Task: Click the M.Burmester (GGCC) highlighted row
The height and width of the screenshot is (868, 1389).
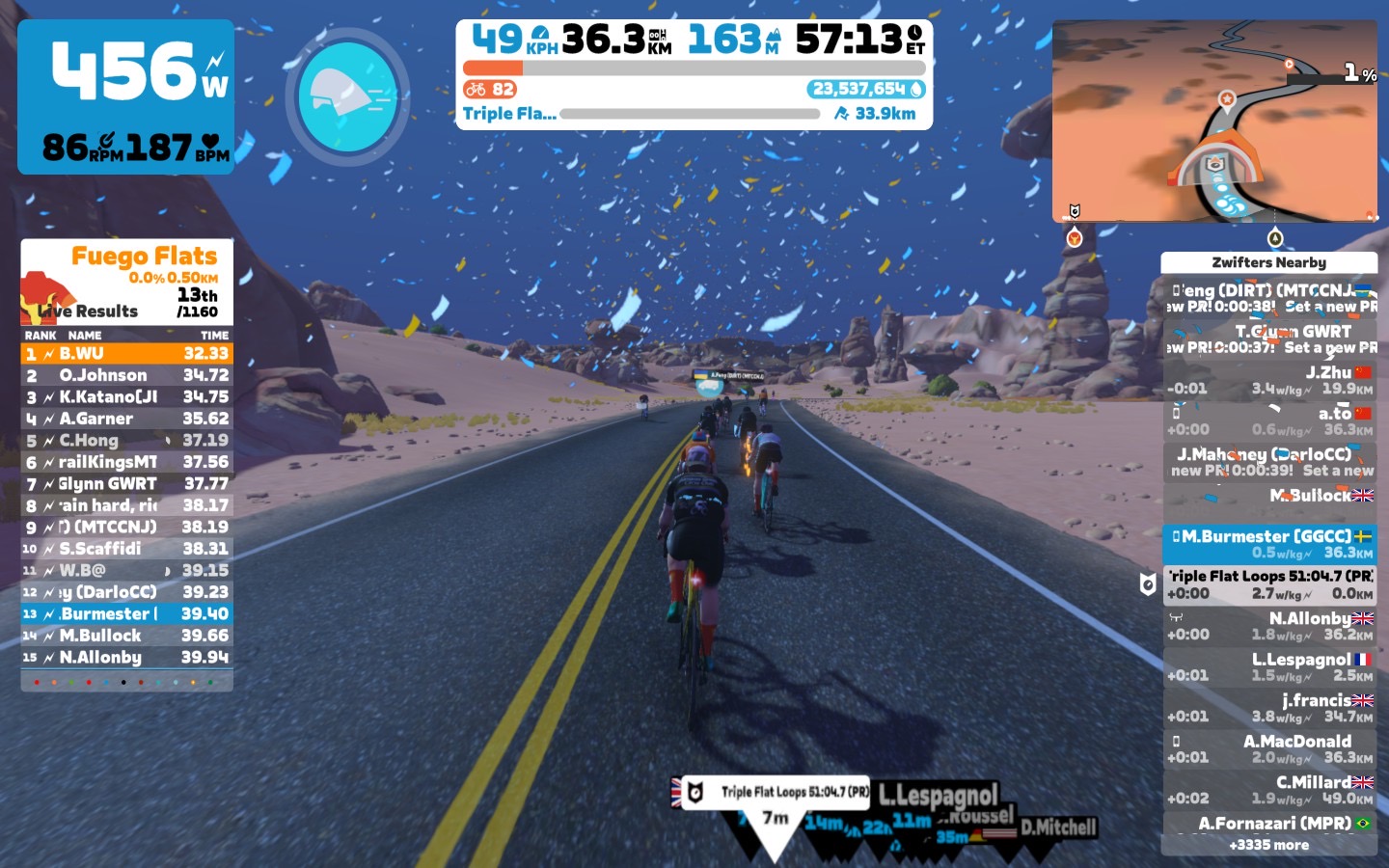Action: pyautogui.click(x=1269, y=544)
